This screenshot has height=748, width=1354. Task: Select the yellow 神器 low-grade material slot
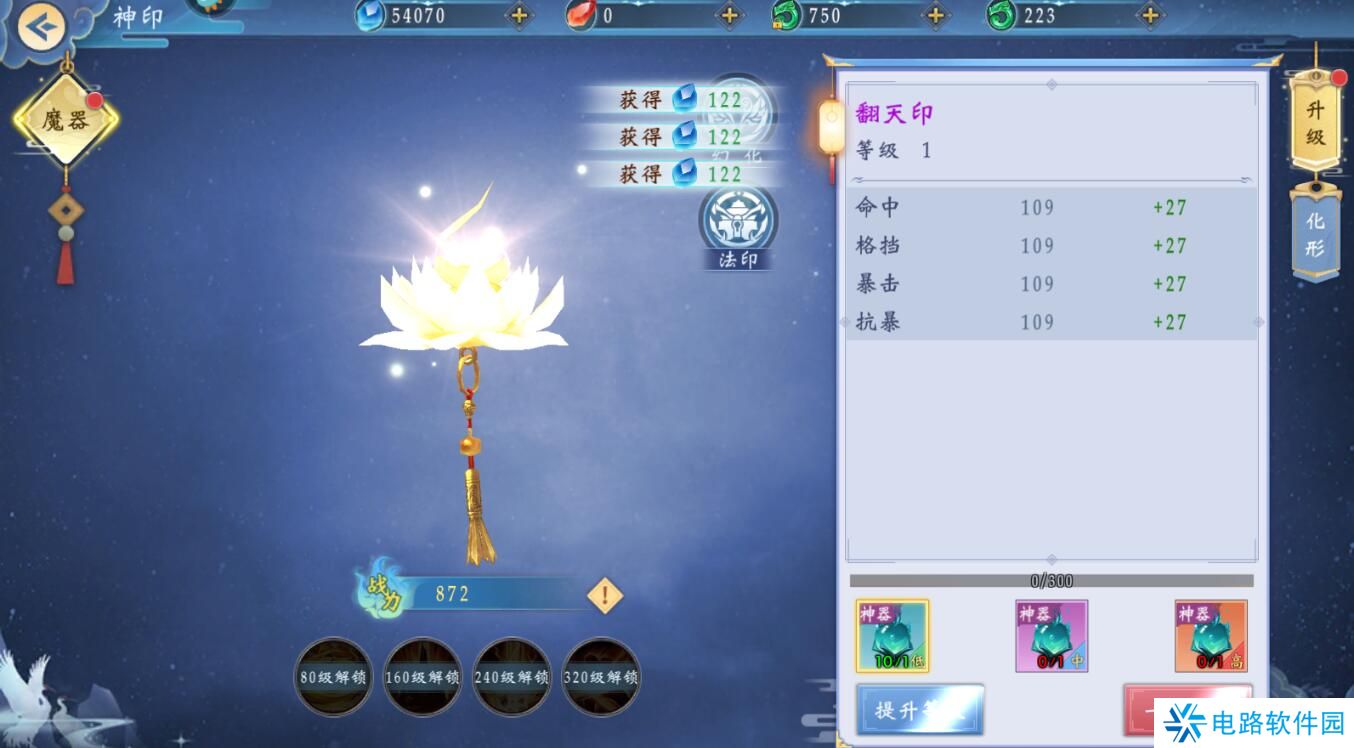click(893, 635)
